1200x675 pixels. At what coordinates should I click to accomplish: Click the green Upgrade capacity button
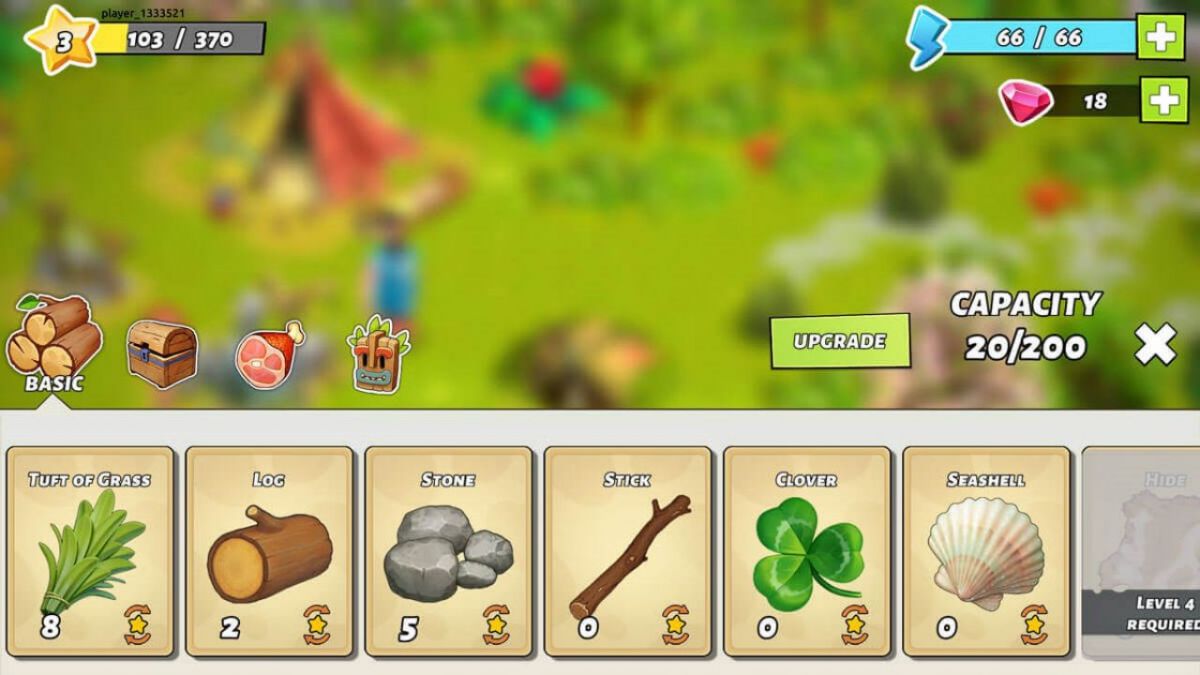pyautogui.click(x=840, y=341)
